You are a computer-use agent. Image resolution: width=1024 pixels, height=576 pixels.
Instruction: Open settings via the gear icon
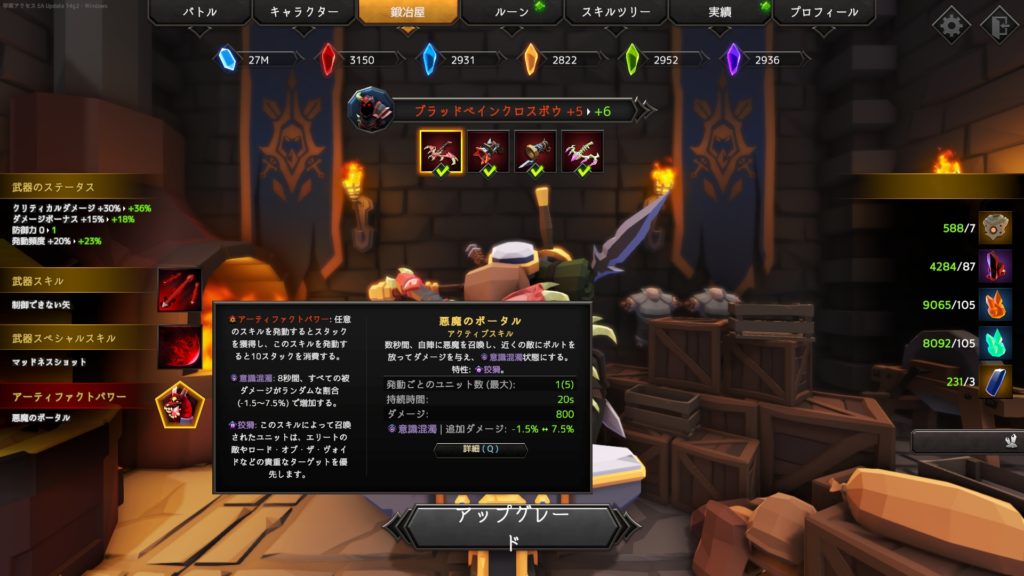pos(950,25)
